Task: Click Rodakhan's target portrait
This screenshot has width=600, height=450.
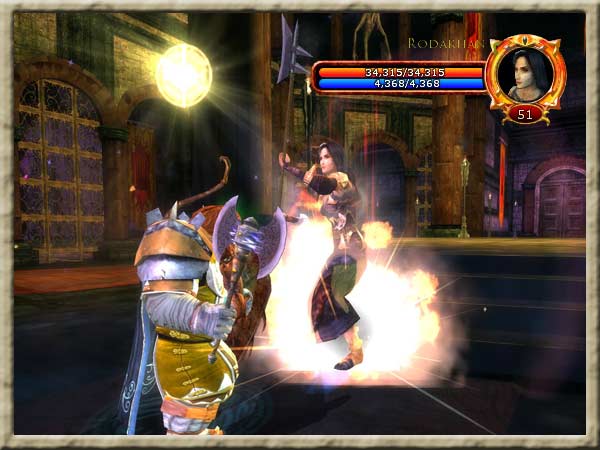Action: 525,72
